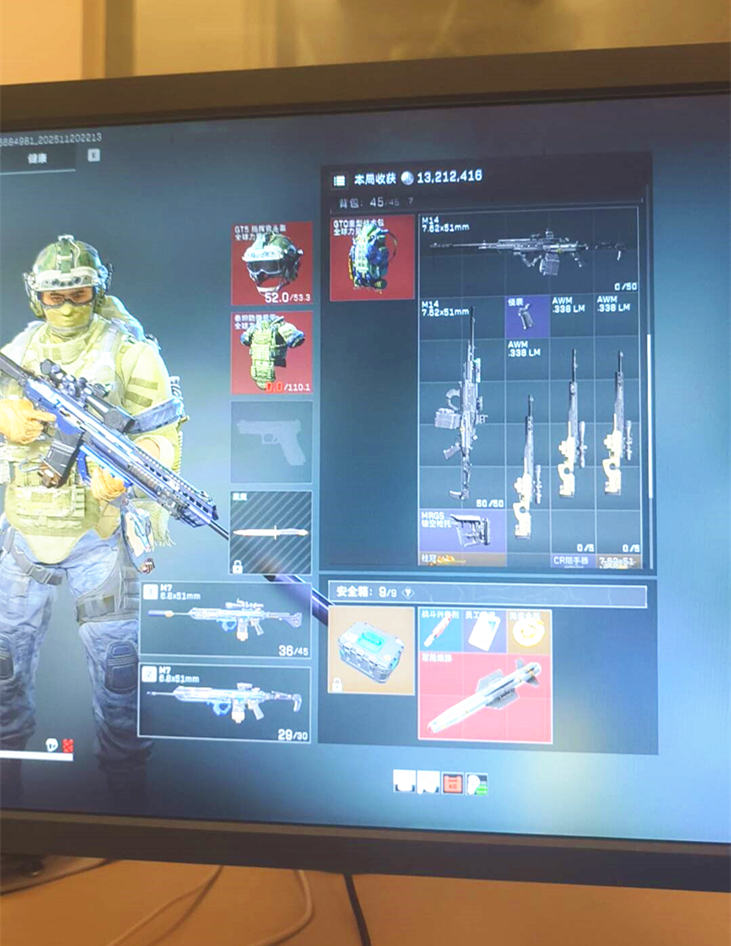Select the large red missile item

pos(485,699)
